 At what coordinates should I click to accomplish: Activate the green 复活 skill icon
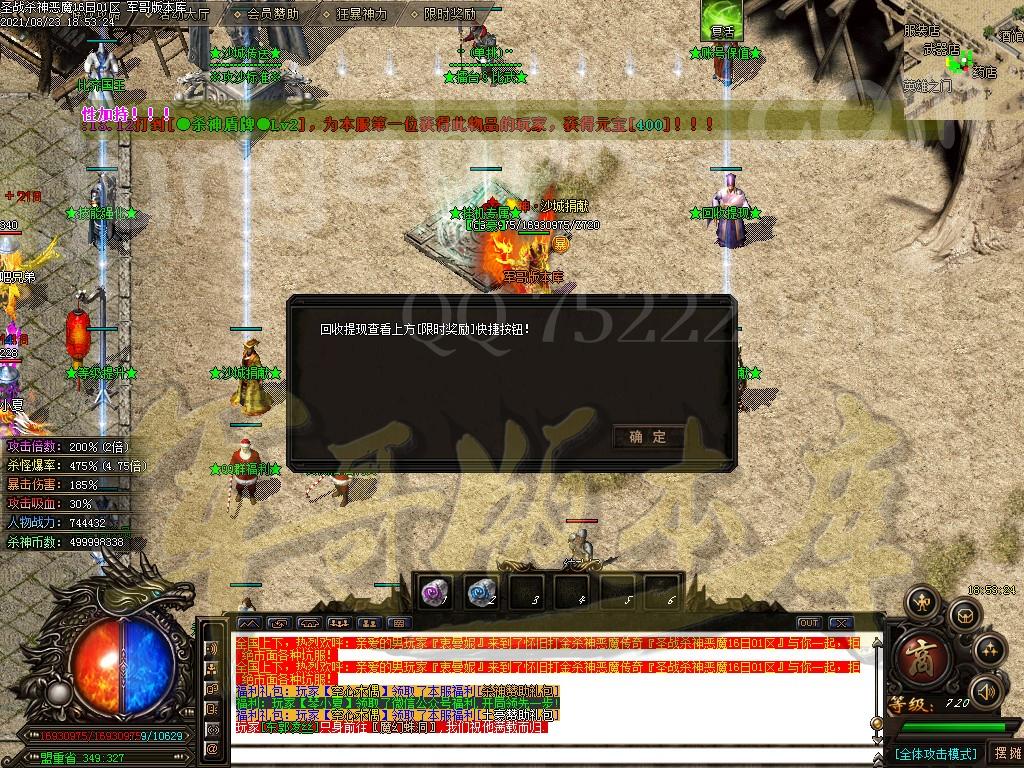point(721,20)
